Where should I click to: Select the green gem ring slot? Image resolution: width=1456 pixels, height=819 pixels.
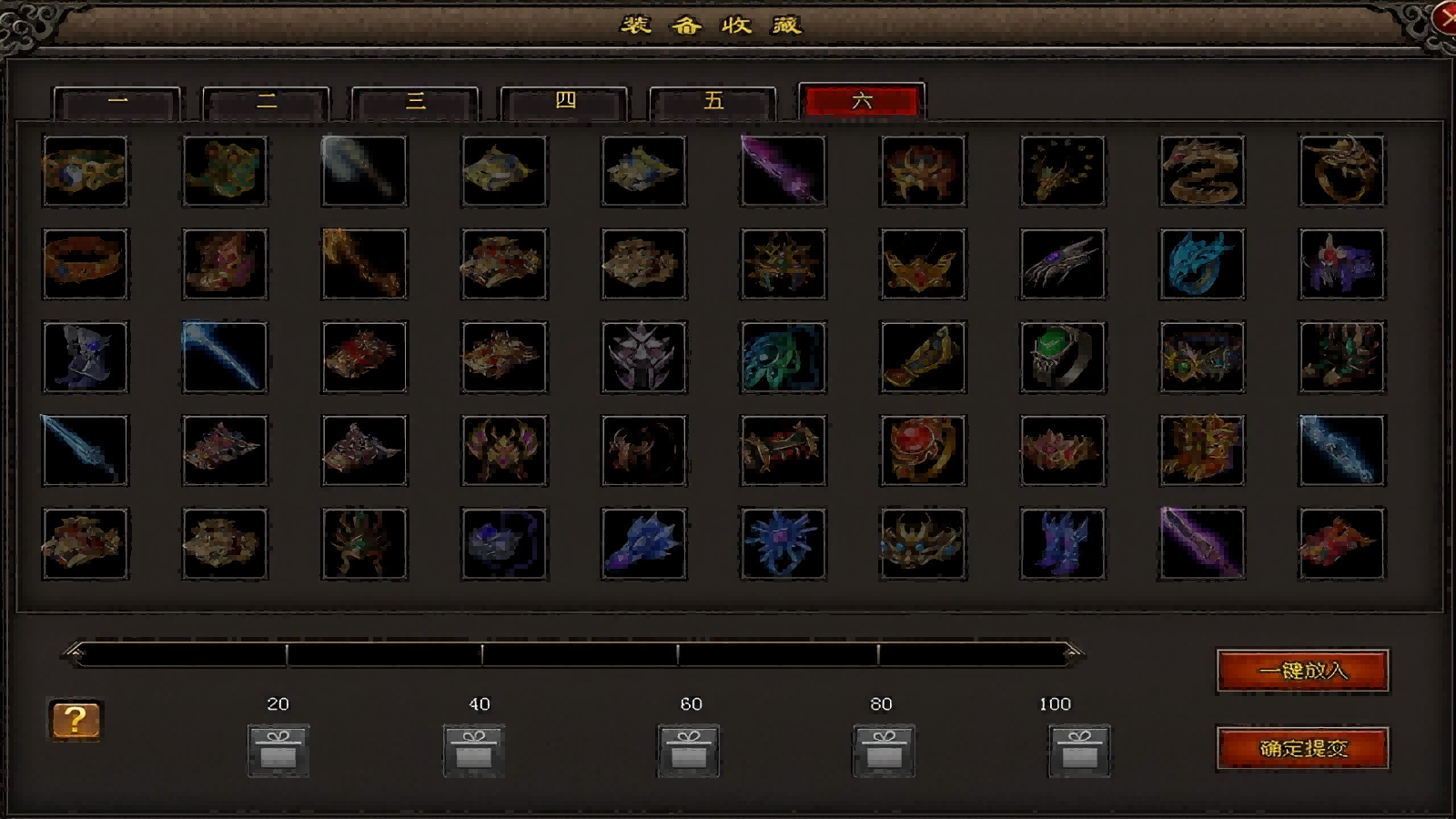coord(1062,358)
